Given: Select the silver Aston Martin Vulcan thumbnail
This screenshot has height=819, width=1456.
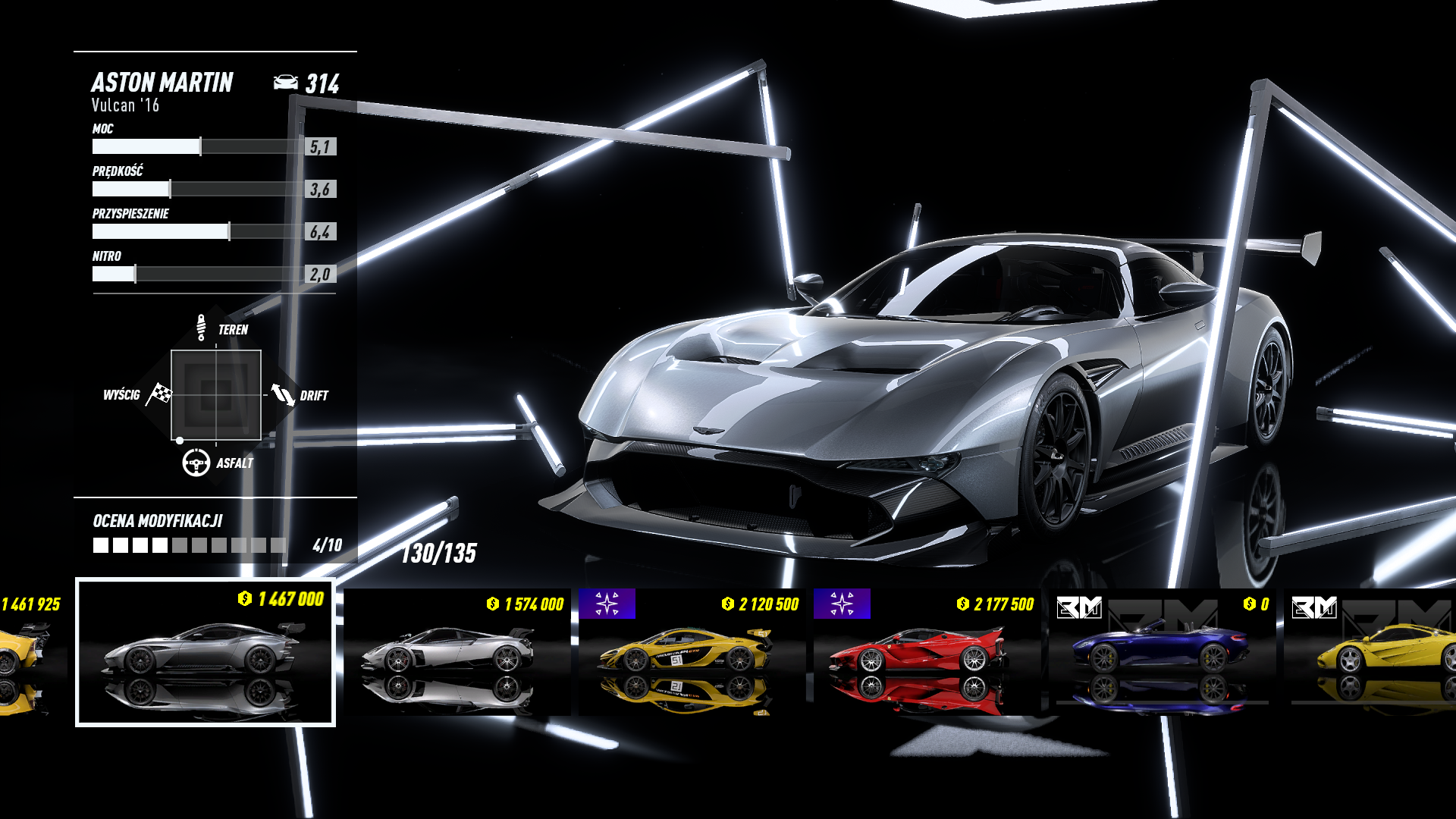Looking at the screenshot, I should [x=205, y=652].
